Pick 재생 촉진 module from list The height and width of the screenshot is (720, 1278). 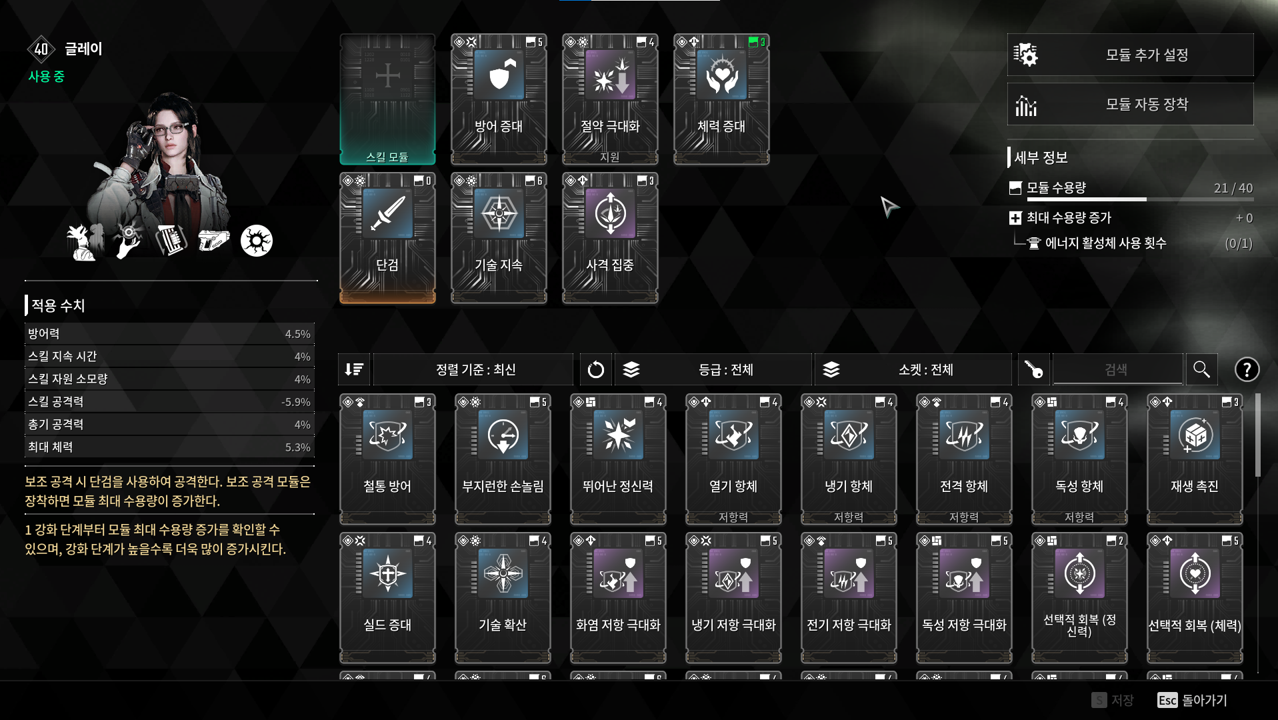(x=1194, y=459)
